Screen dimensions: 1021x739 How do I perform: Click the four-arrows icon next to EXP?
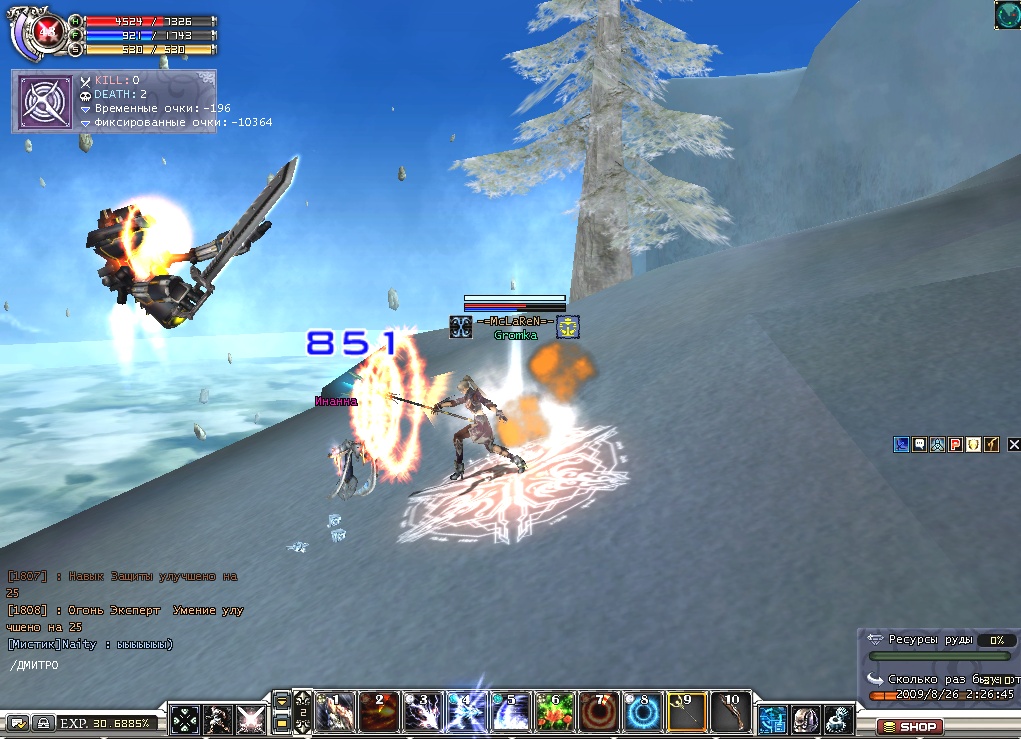click(185, 719)
